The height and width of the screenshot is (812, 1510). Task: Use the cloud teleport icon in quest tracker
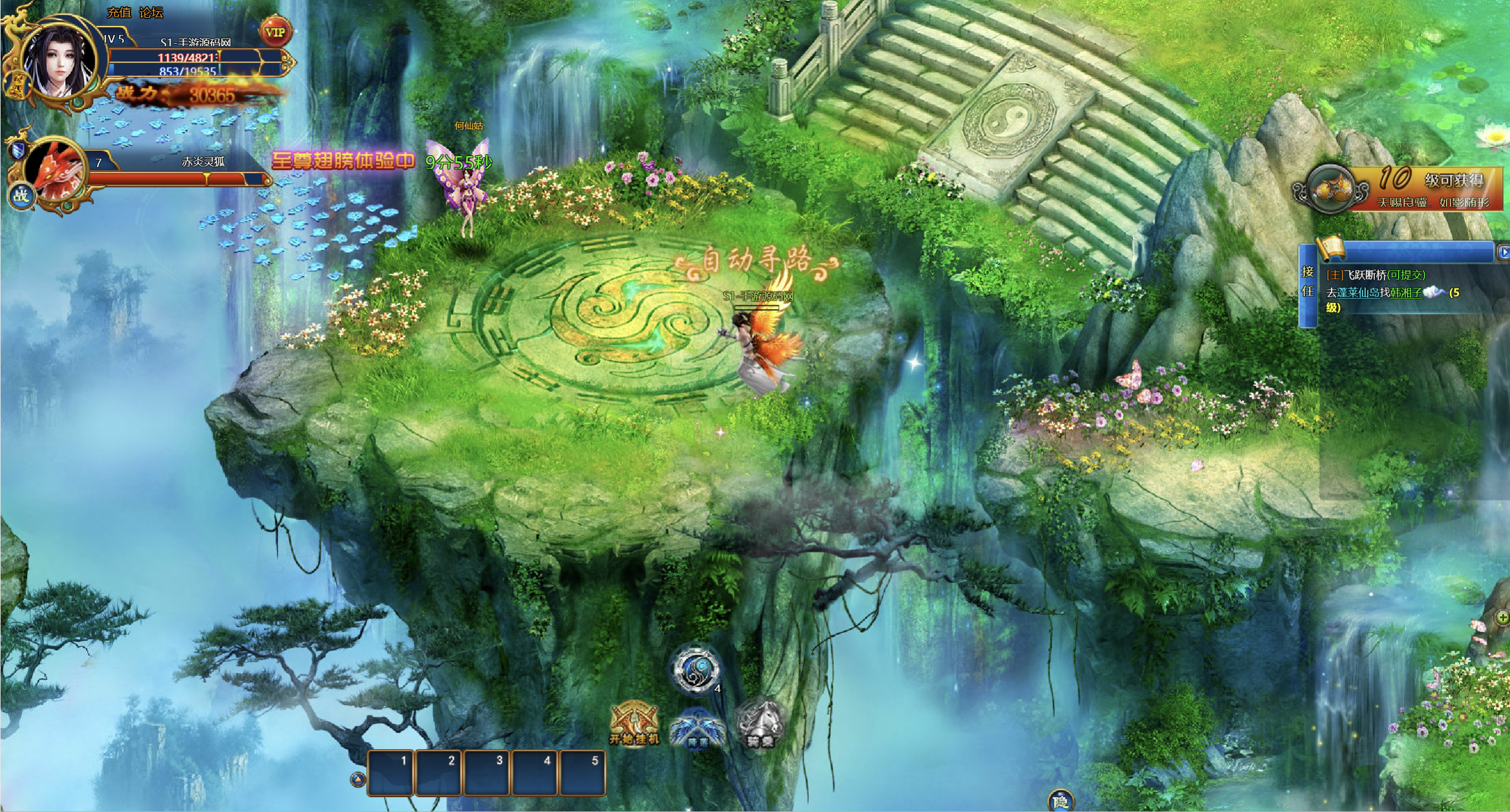[1434, 291]
